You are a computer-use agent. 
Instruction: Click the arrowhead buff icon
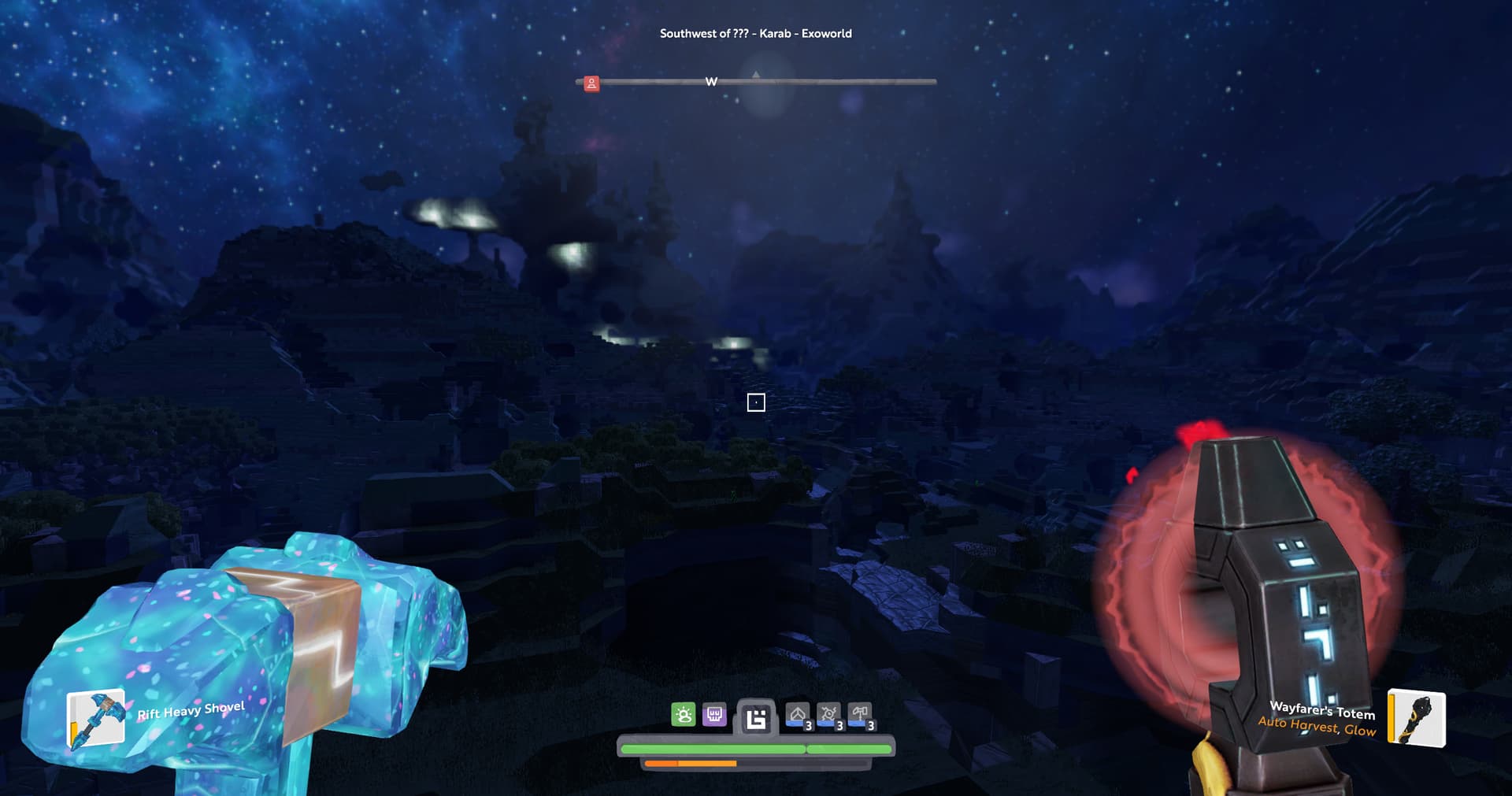click(x=798, y=715)
